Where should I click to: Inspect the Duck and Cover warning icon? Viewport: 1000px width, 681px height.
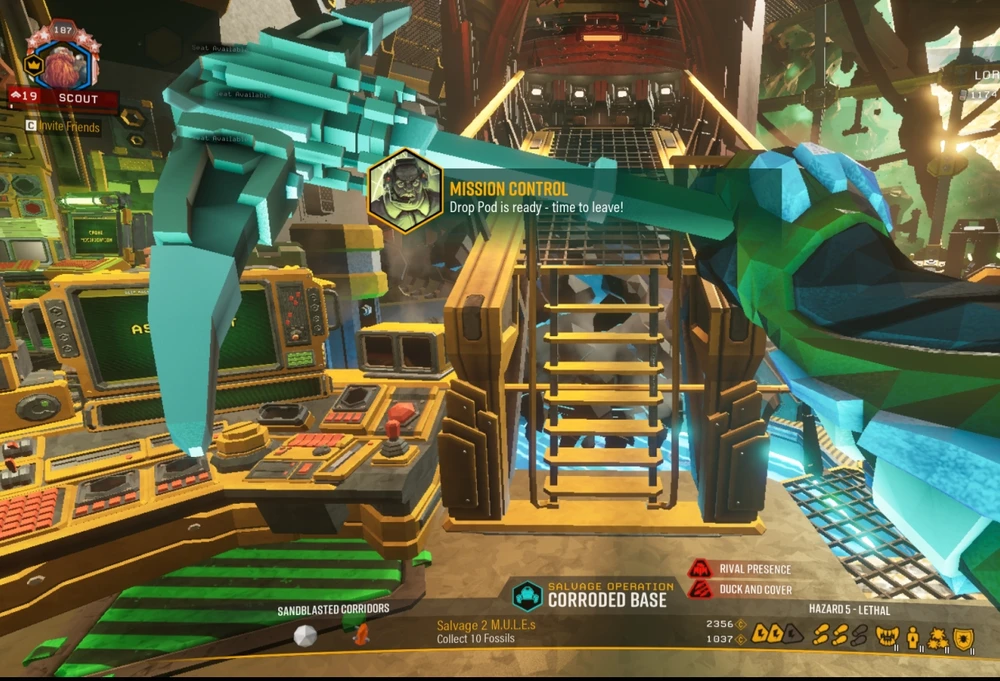(700, 590)
